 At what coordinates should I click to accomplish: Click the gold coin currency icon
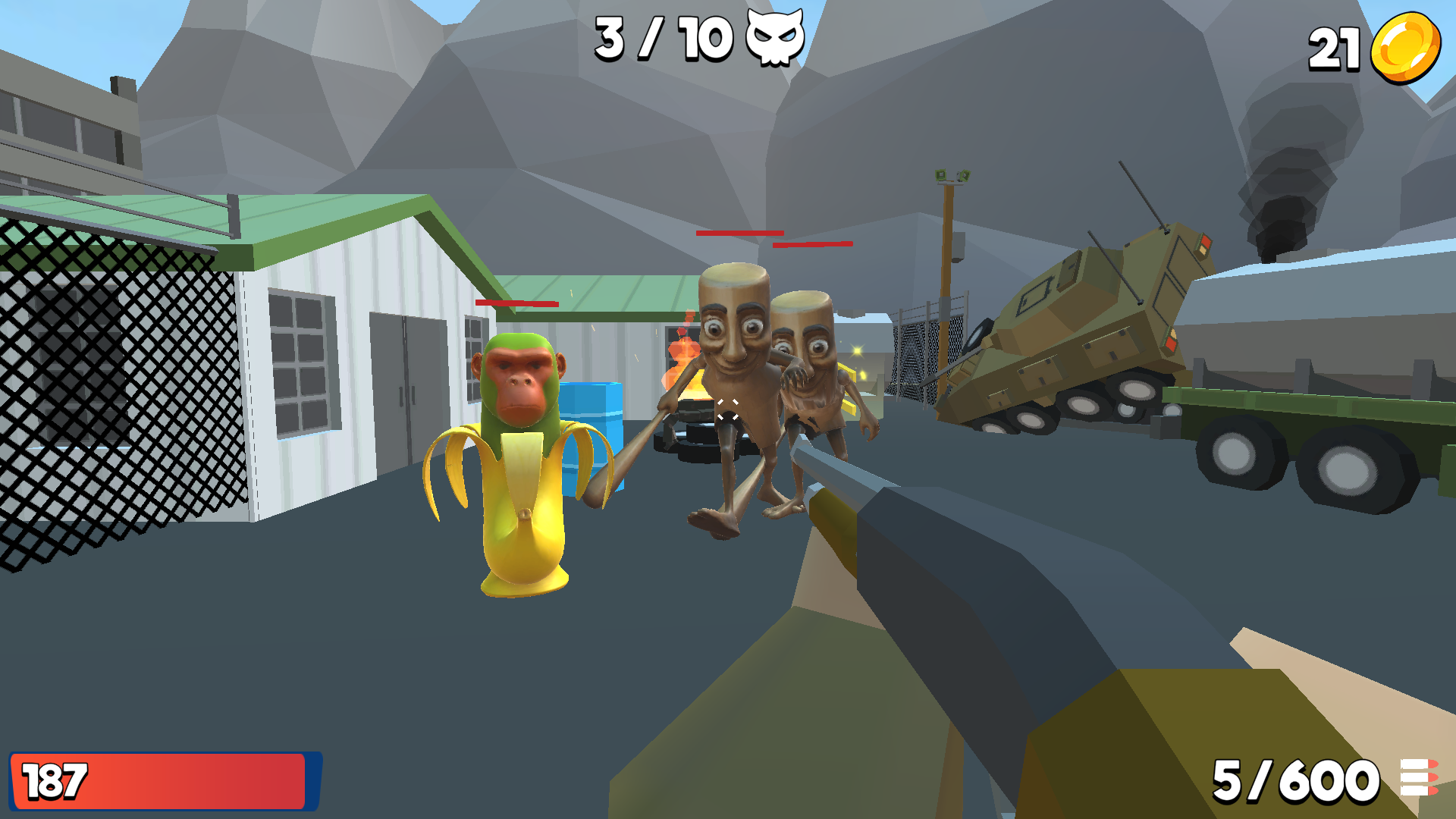click(1407, 45)
